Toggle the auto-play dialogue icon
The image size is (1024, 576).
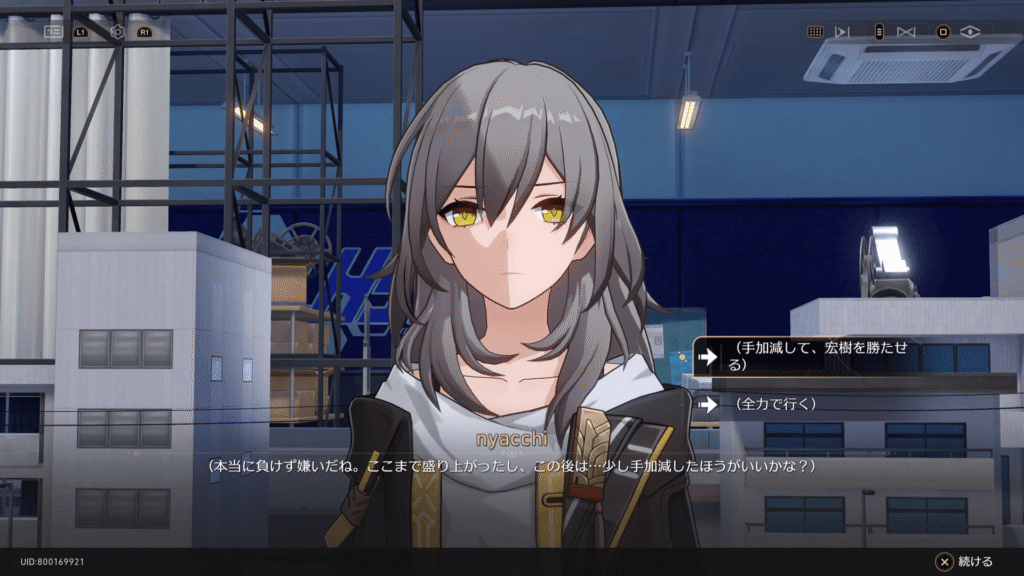[x=842, y=32]
